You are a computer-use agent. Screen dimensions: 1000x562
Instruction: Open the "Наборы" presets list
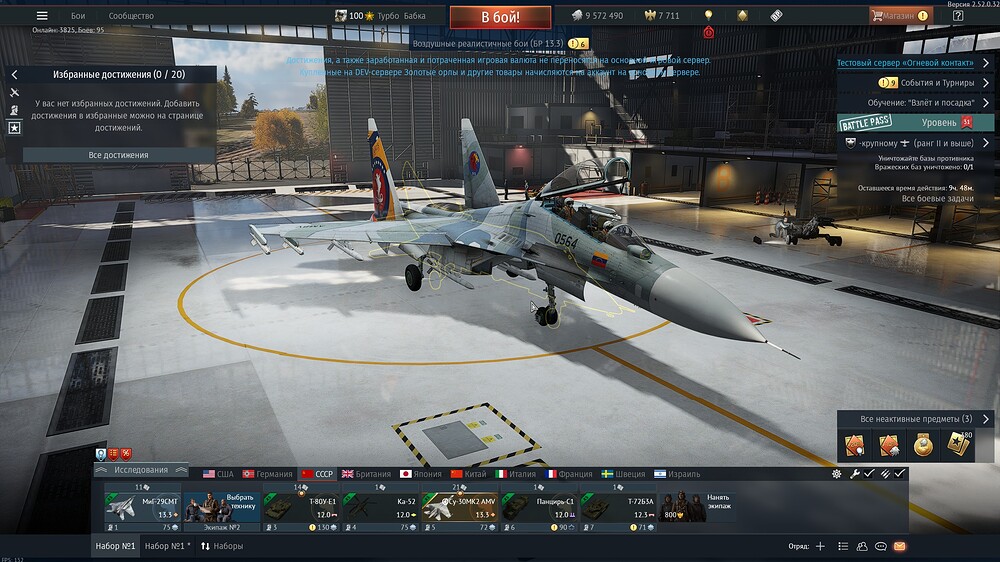point(222,546)
